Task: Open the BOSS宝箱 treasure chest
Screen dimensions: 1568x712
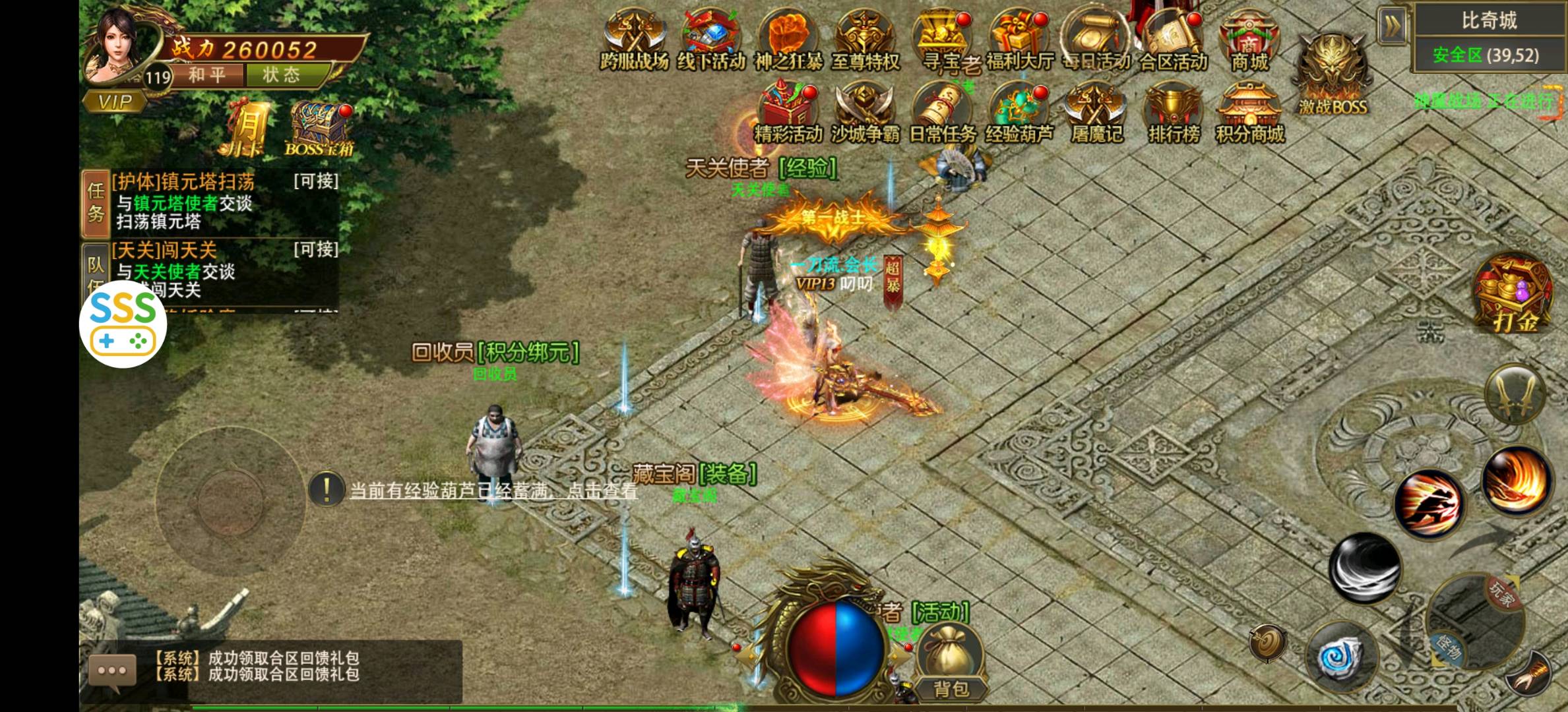Action: coord(319,129)
